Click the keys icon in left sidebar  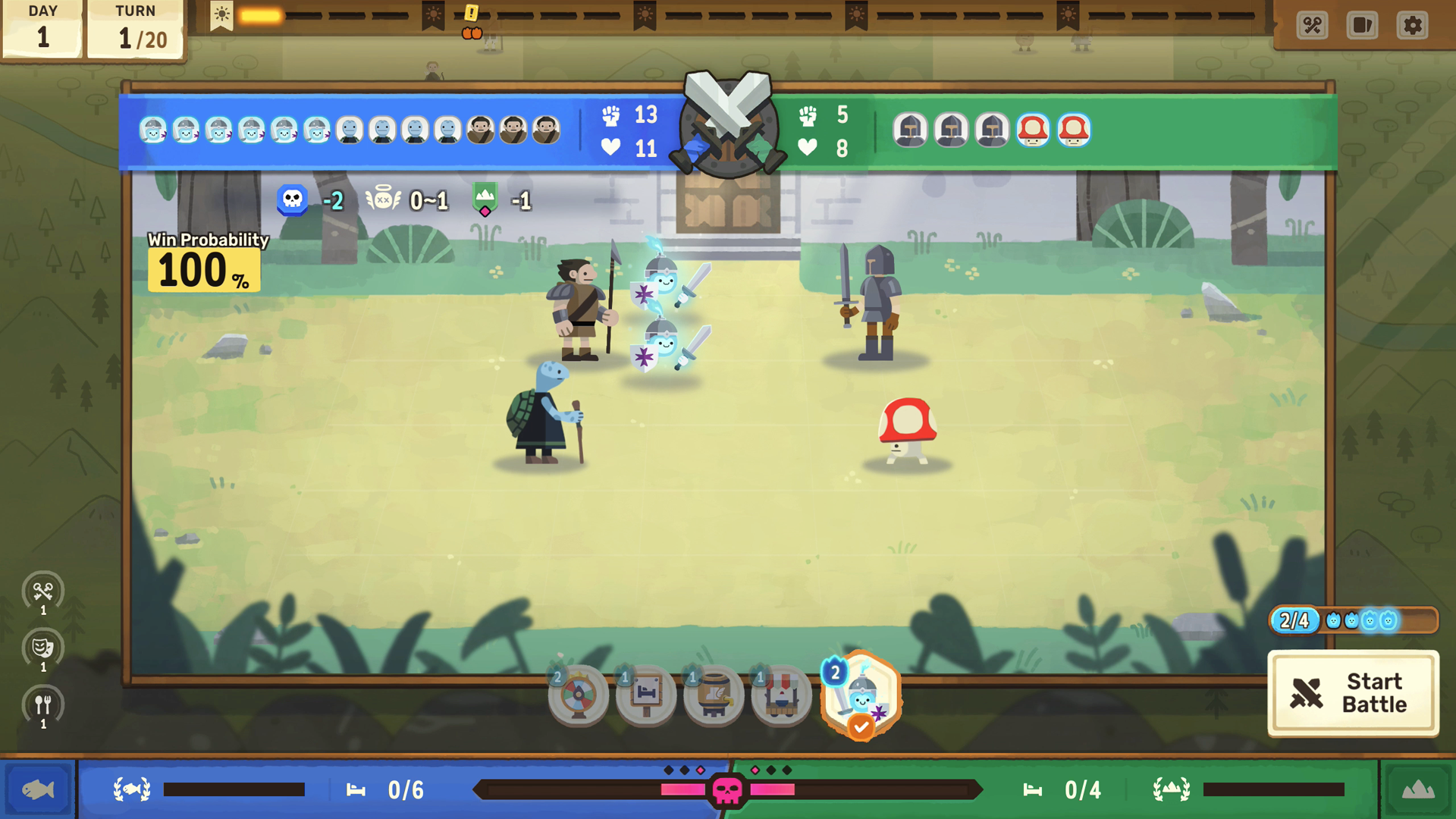point(43,592)
